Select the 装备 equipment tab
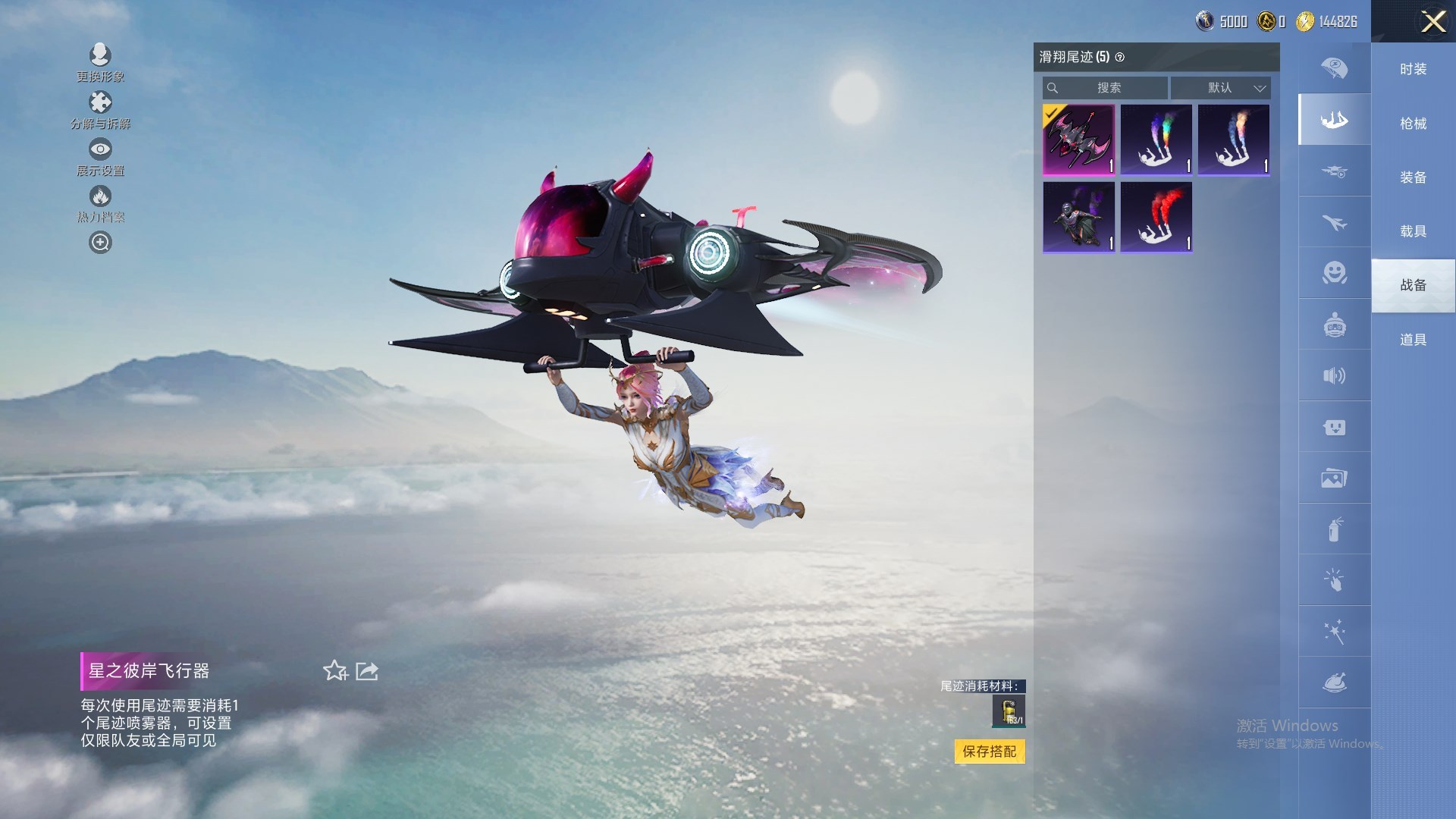The height and width of the screenshot is (819, 1456). [x=1413, y=177]
